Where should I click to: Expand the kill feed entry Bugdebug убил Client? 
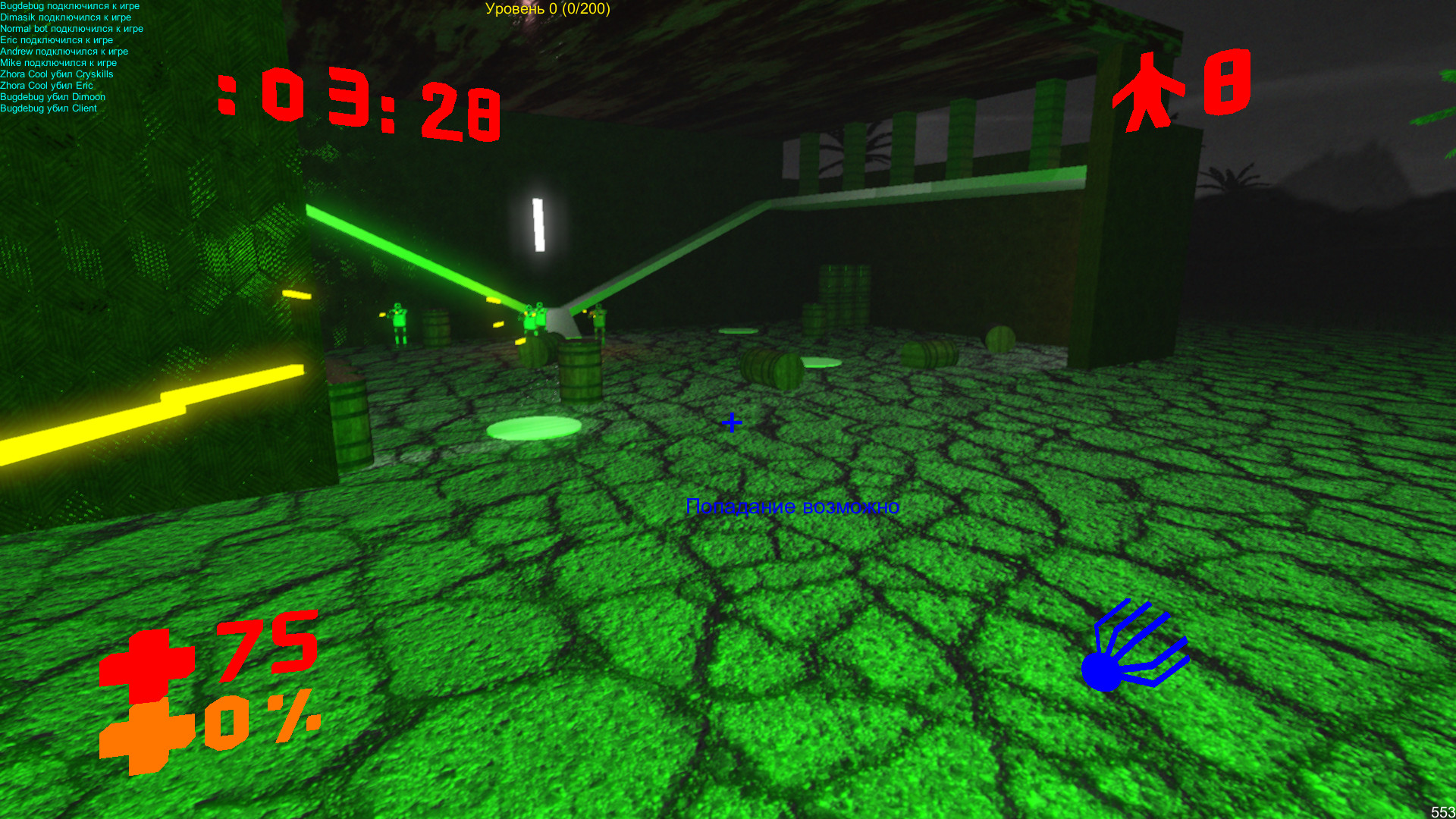coord(49,108)
